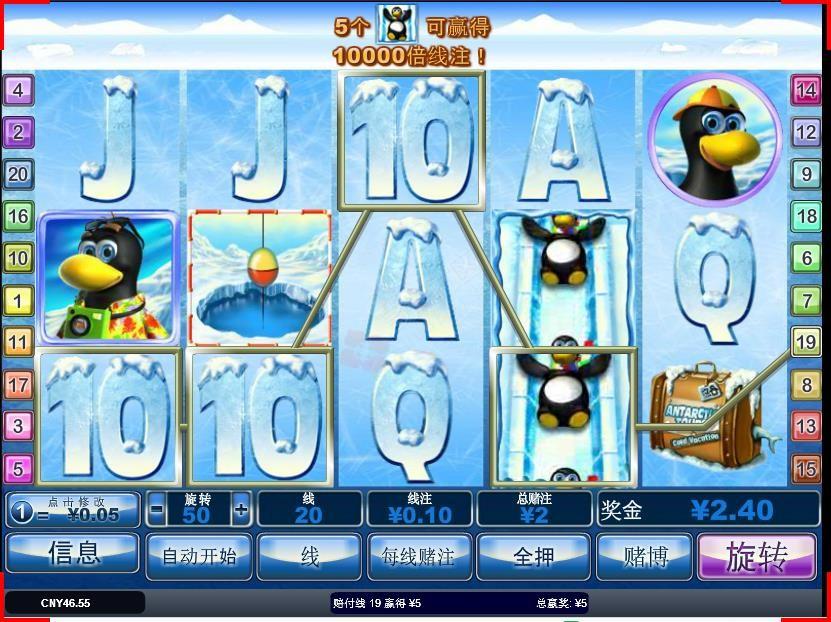The height and width of the screenshot is (622, 831).
Task: Select payline number 20 marker
Action: [x=18, y=174]
